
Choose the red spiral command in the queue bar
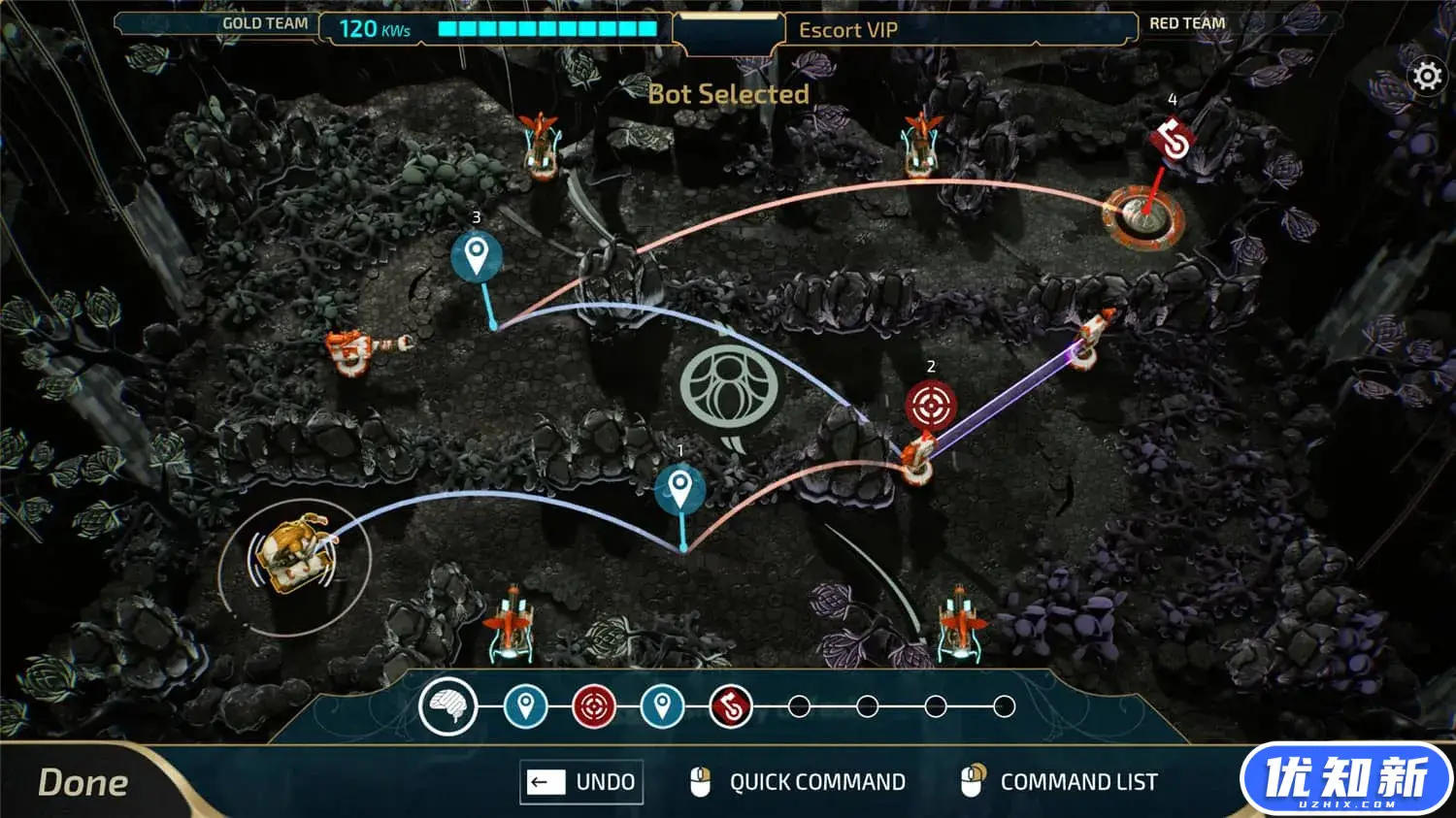tap(731, 706)
